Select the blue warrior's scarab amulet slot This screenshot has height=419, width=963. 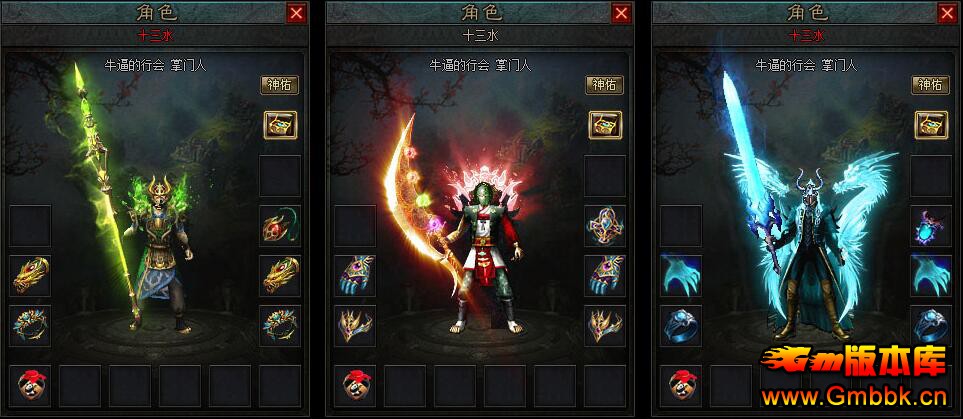[x=929, y=226]
